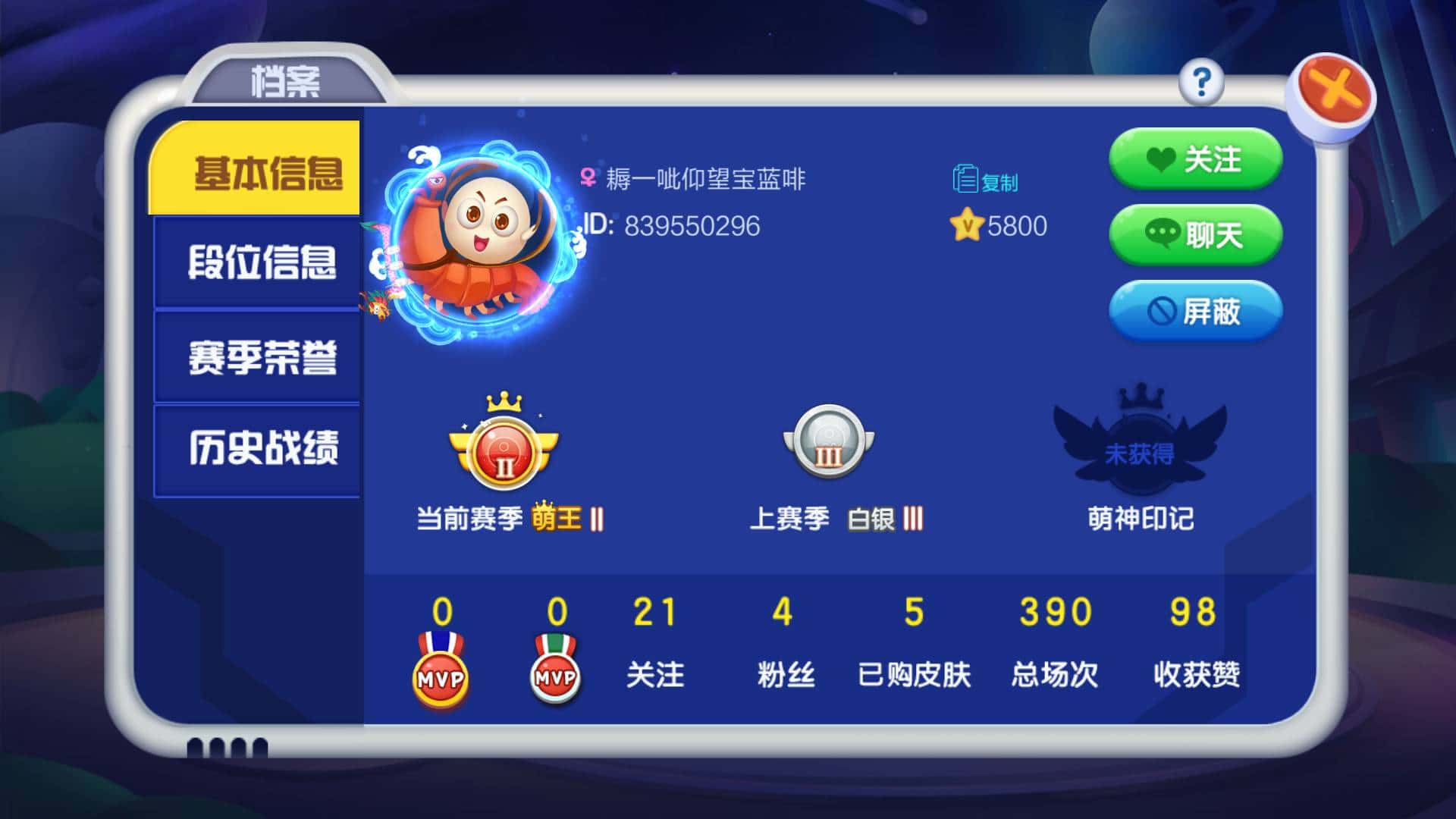This screenshot has width=1456, height=819.
Task: Click the question mark help icon
Action: pyautogui.click(x=1200, y=83)
